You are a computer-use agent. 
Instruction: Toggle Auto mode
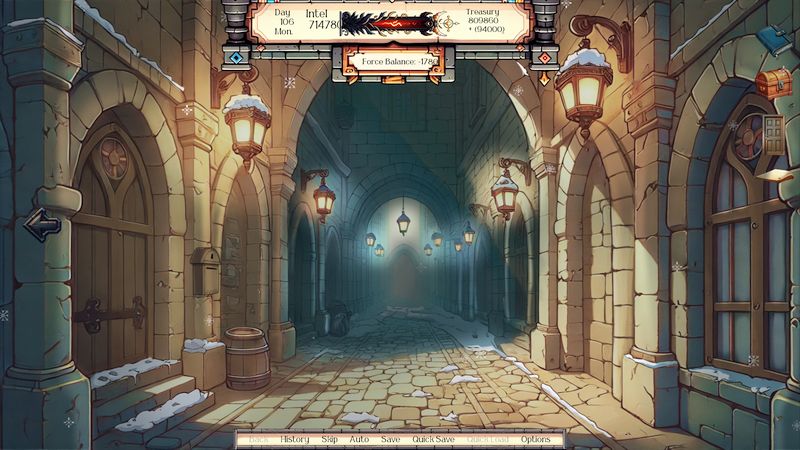click(359, 439)
